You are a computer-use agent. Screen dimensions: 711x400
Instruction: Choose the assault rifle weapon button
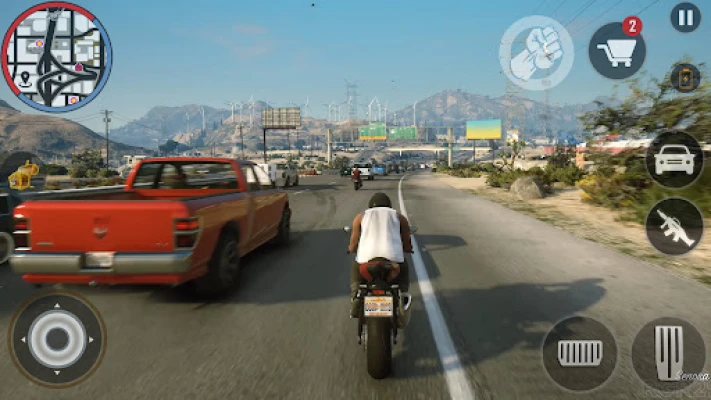673,227
